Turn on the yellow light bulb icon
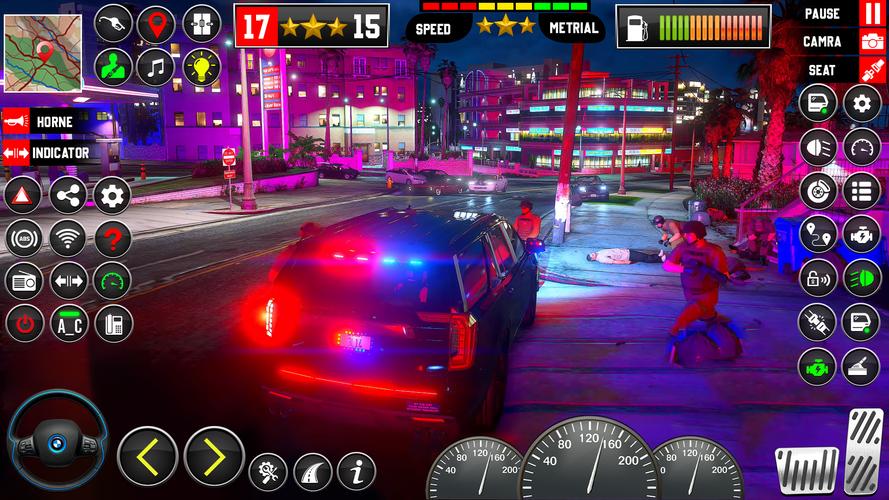Image resolution: width=889 pixels, height=500 pixels. 201,67
